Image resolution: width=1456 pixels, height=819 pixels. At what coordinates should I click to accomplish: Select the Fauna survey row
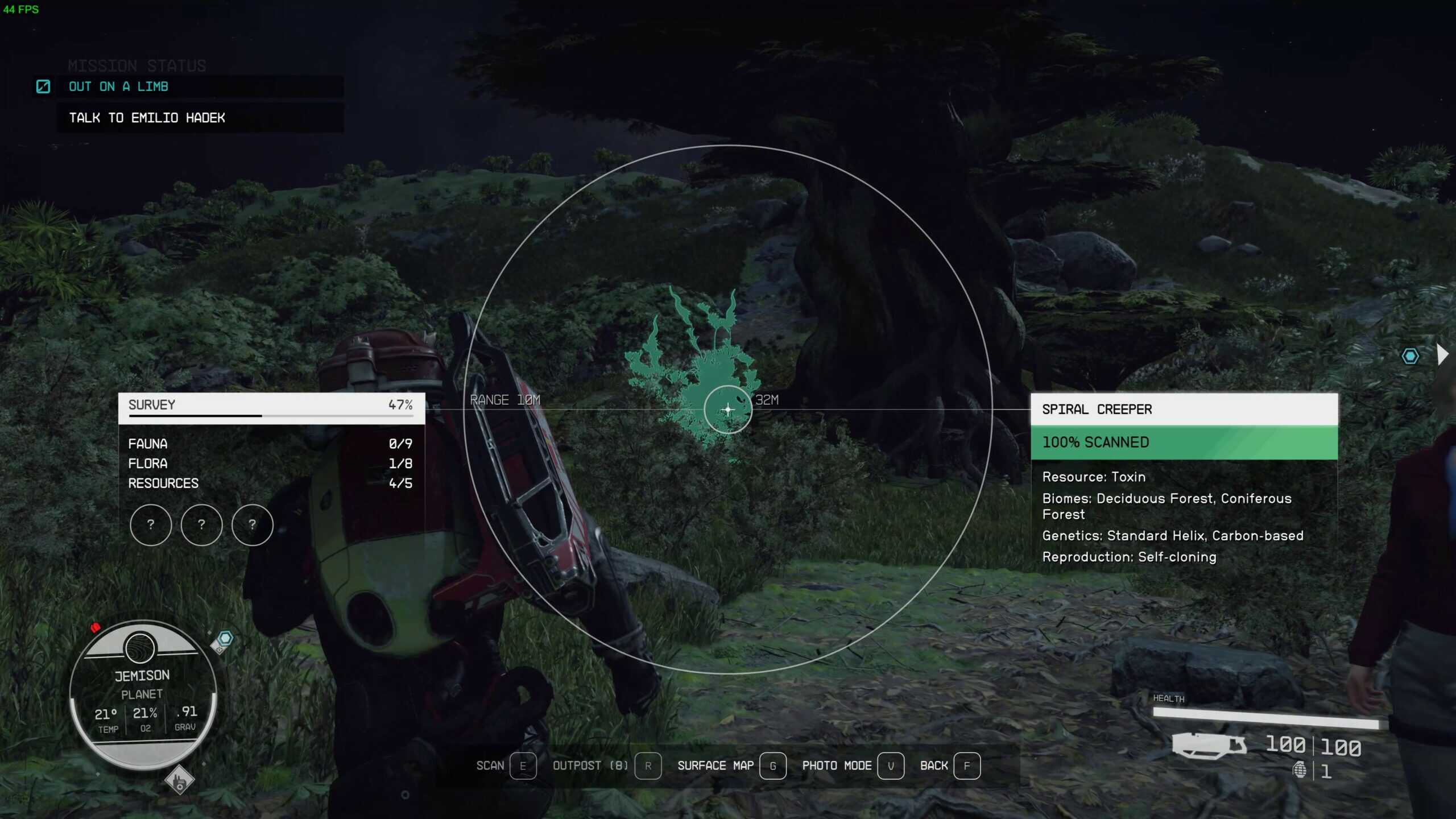click(271, 444)
